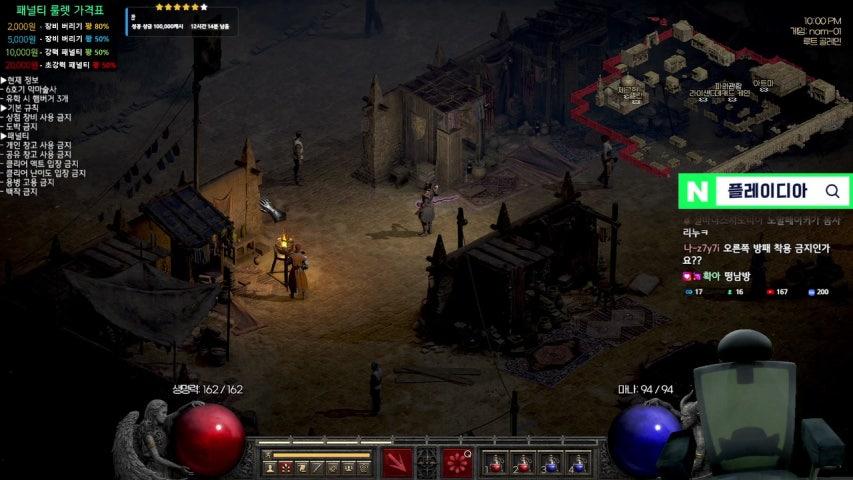853x480 pixels.
Task: Toggle run/walk icon beside the stamina bar
Action: point(266,454)
